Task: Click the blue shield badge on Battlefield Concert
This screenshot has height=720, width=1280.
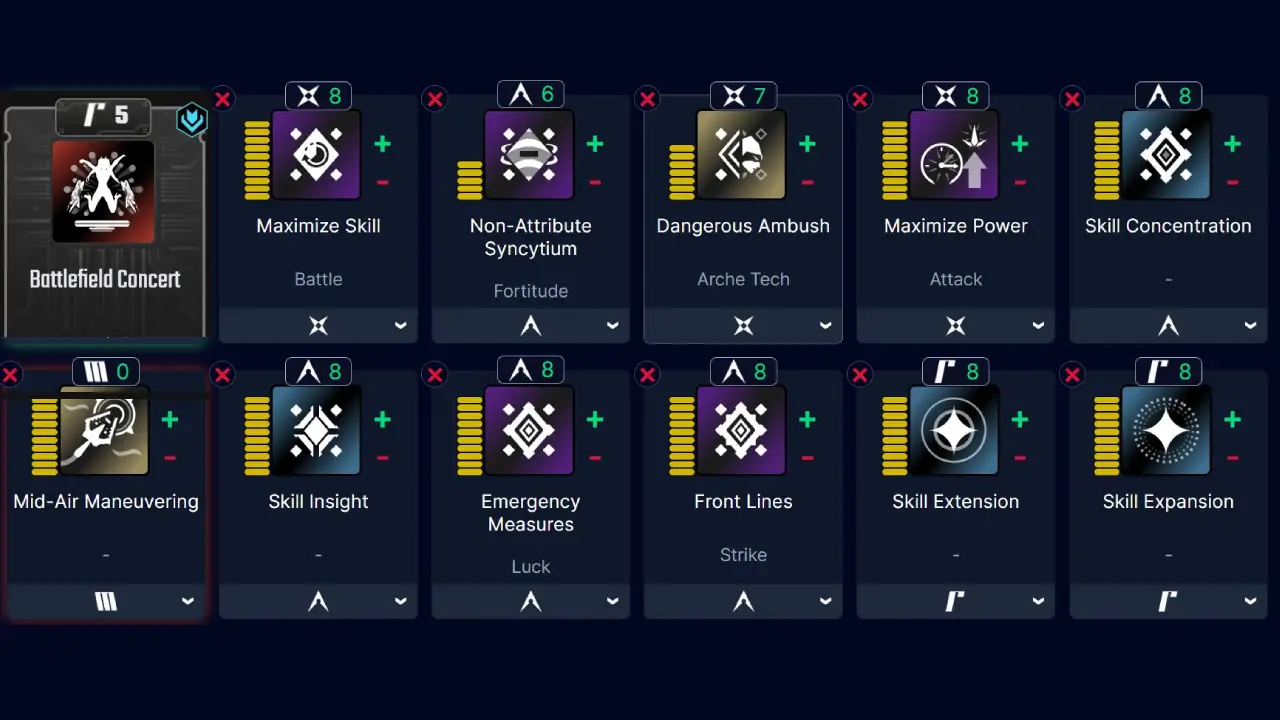Action: coord(191,119)
